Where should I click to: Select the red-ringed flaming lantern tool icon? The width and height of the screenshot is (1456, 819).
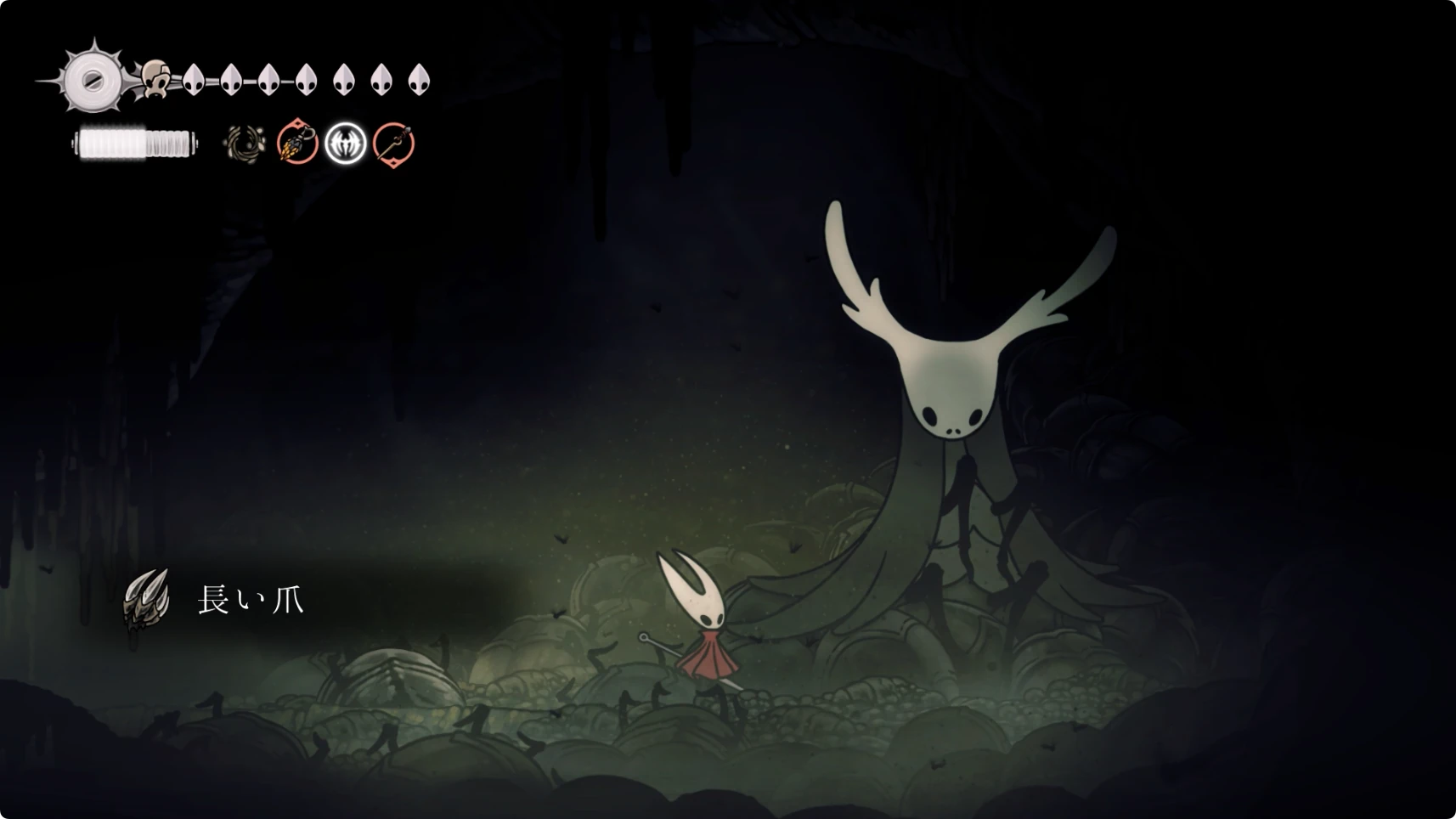pos(297,143)
